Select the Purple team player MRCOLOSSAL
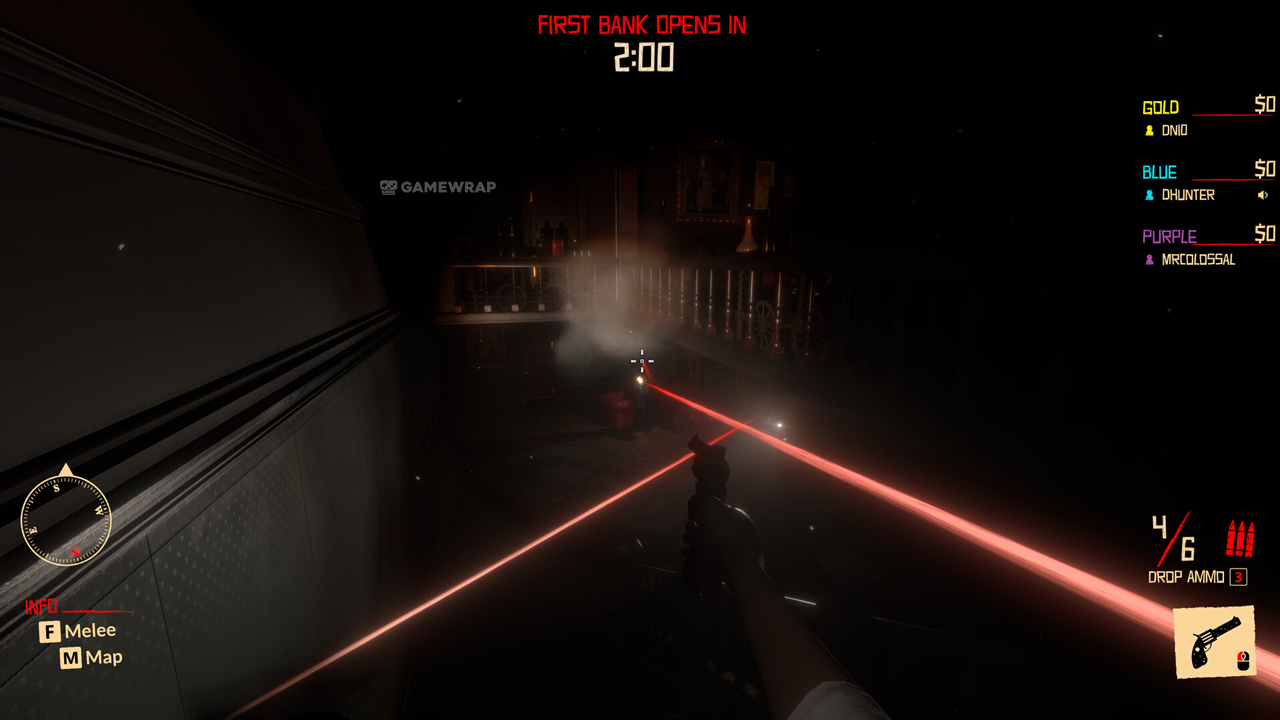1280x720 pixels. (1197, 260)
